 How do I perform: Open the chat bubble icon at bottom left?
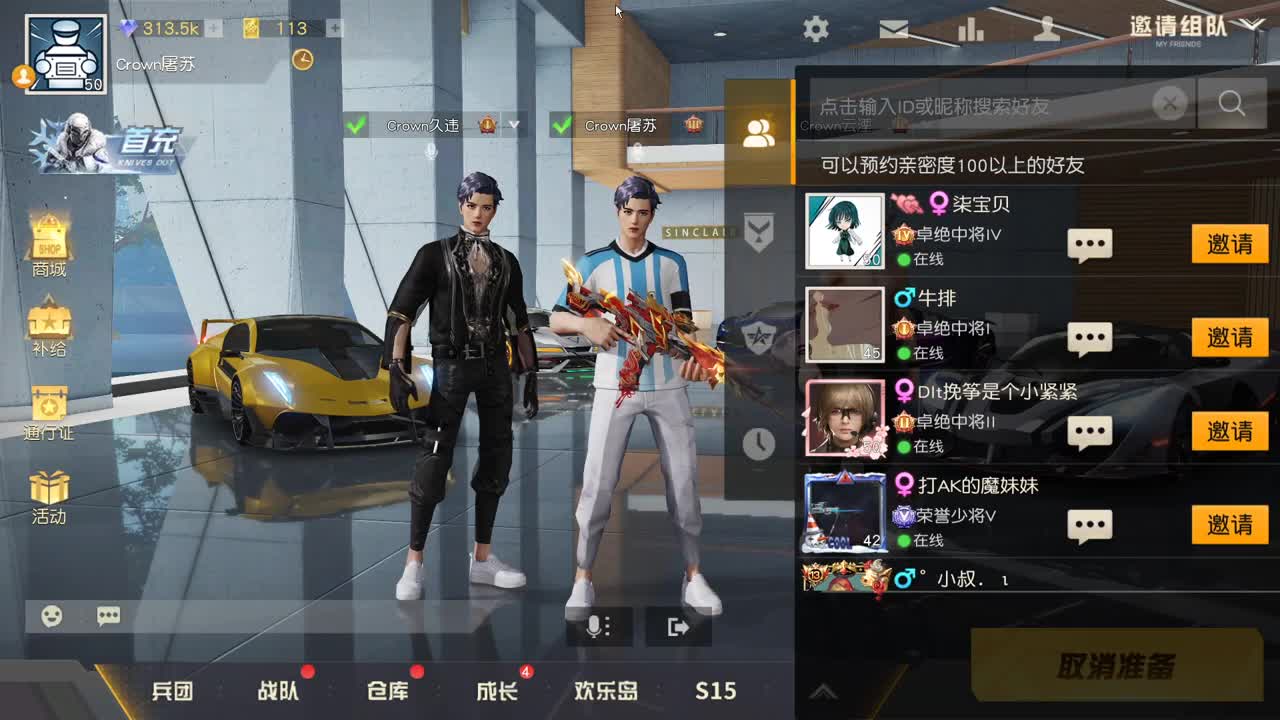coord(108,617)
